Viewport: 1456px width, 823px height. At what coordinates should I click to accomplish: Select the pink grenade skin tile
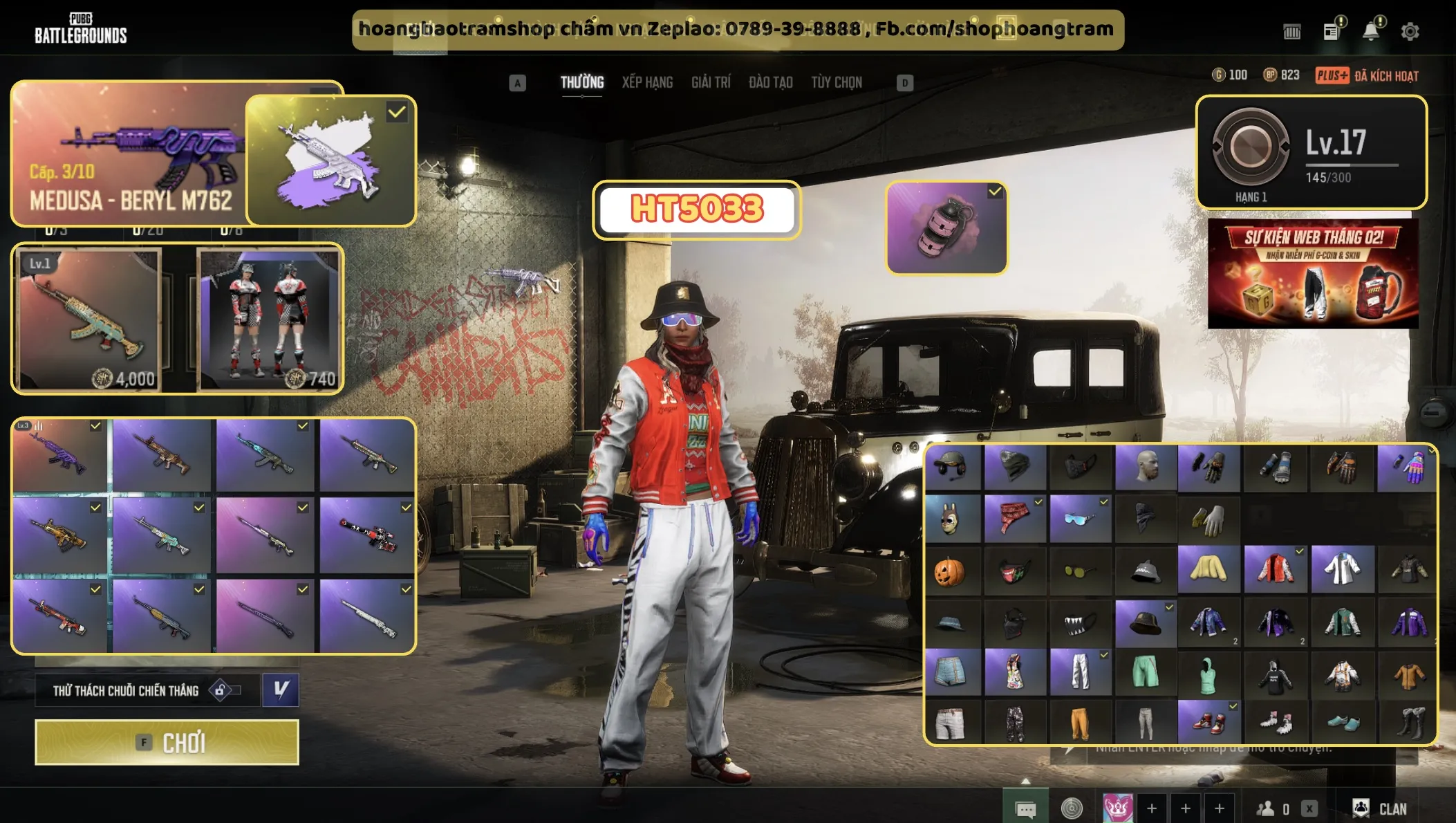click(946, 228)
